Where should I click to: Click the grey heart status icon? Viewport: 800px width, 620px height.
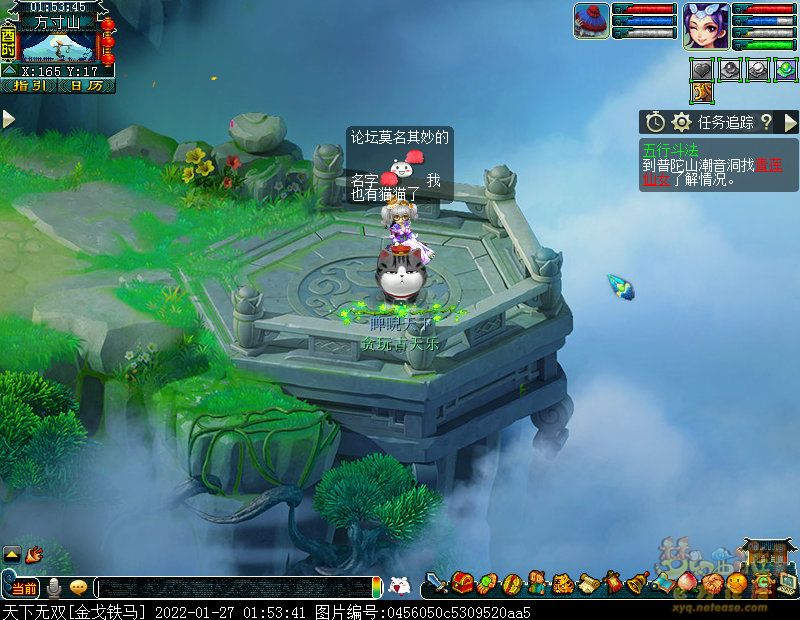click(x=704, y=69)
